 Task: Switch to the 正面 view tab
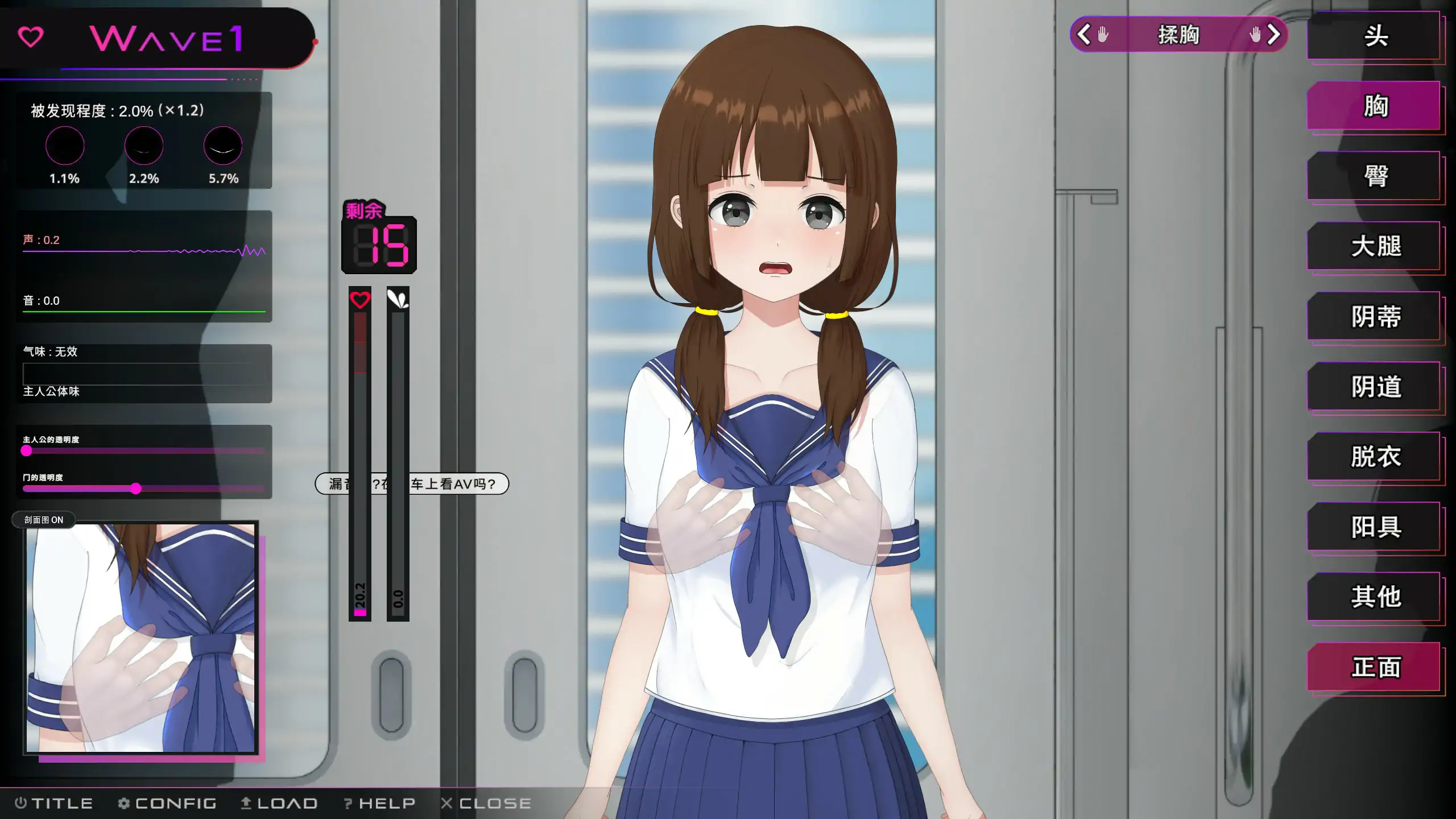pyautogui.click(x=1375, y=667)
